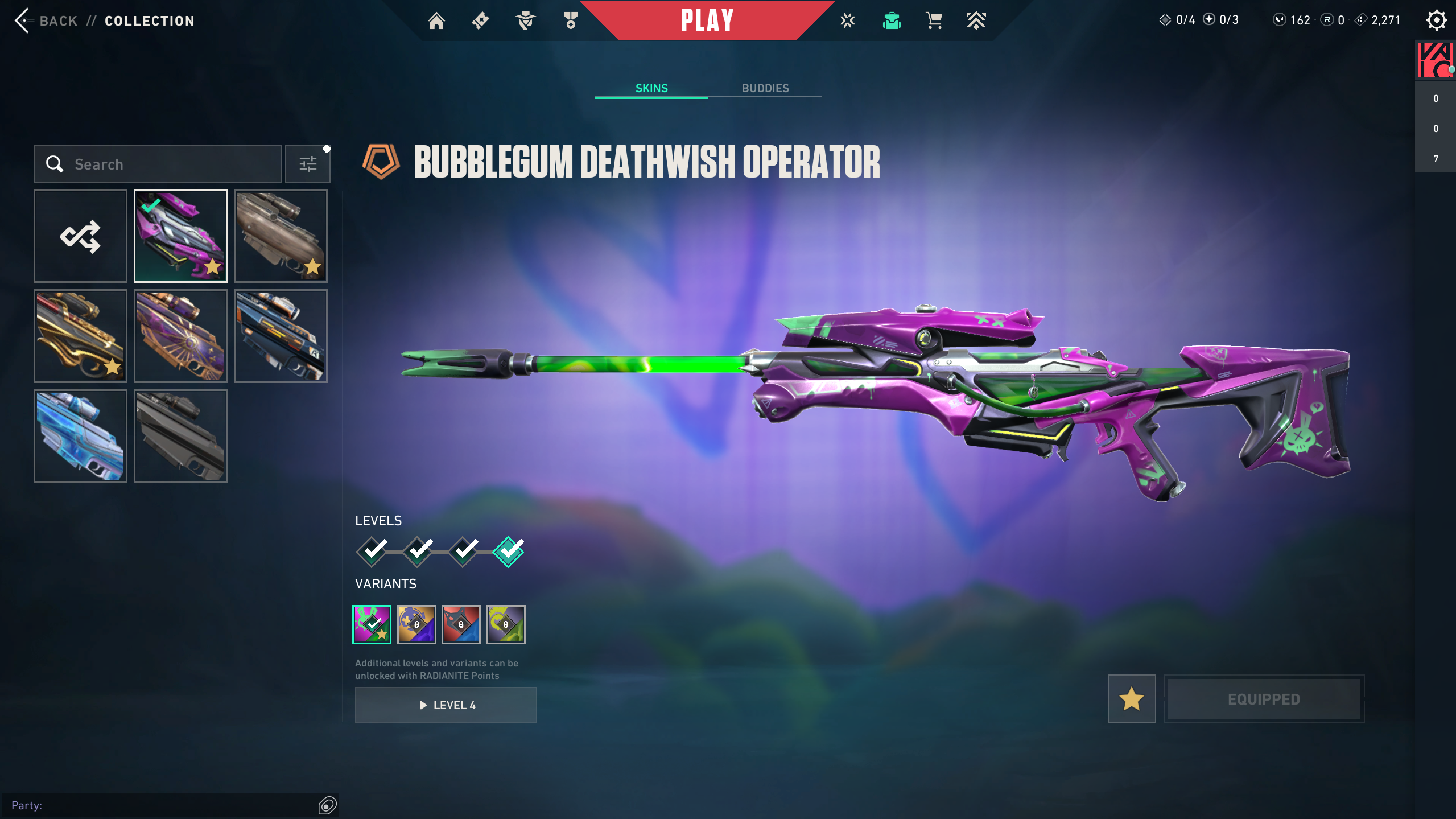Switch to the Buddies tab

pos(765,88)
